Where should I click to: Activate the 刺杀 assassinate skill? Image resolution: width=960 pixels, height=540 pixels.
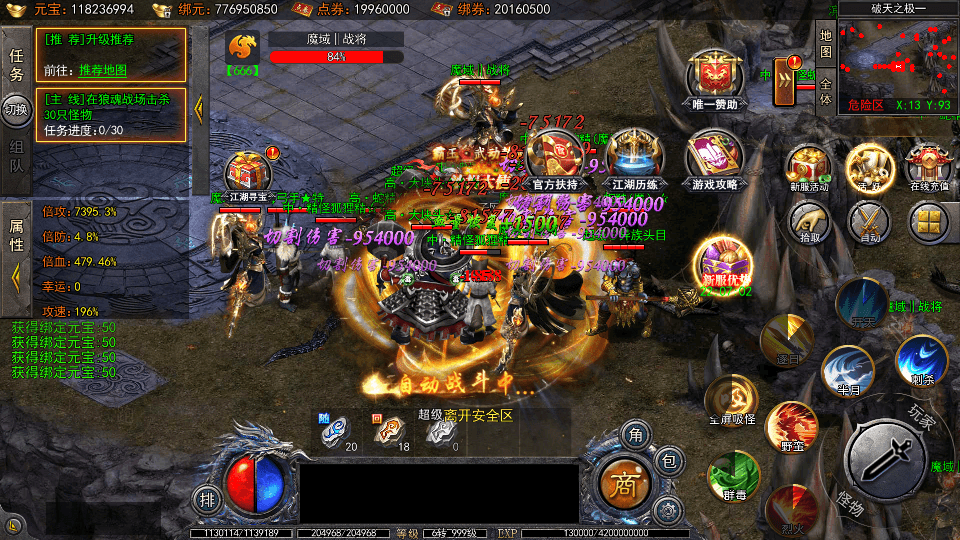click(x=921, y=360)
